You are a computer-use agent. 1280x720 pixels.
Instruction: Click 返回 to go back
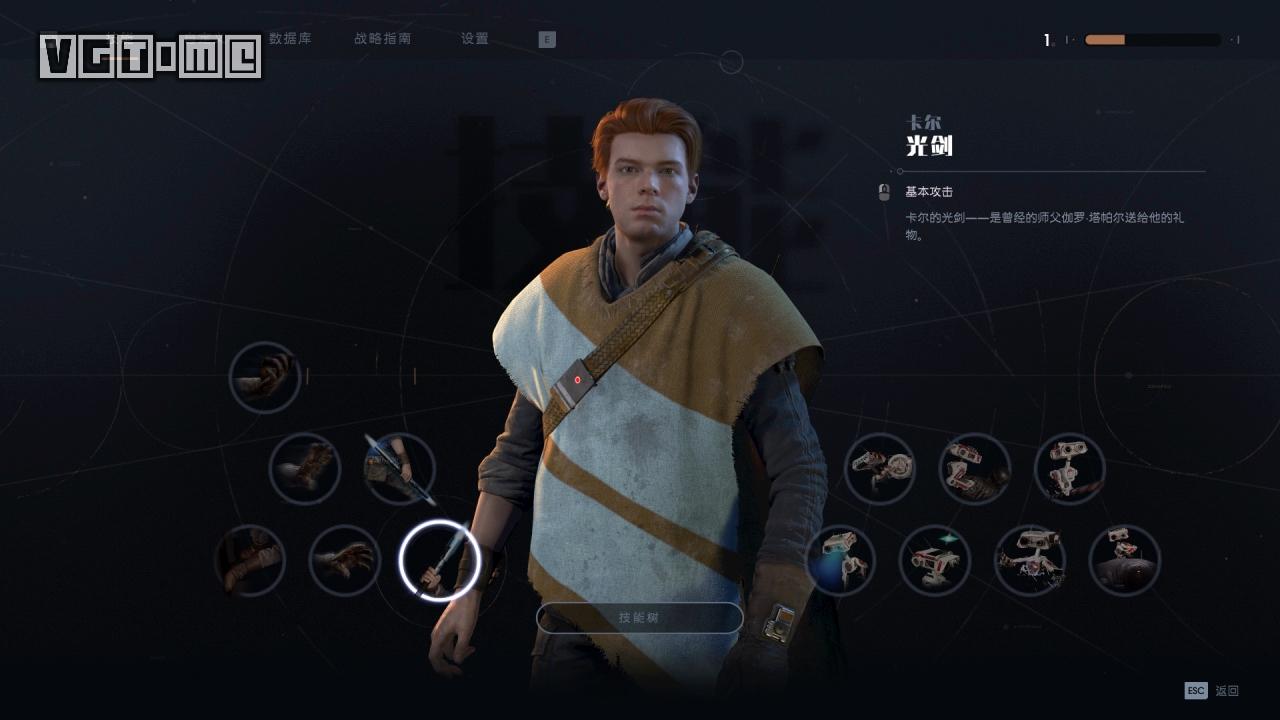[1228, 689]
